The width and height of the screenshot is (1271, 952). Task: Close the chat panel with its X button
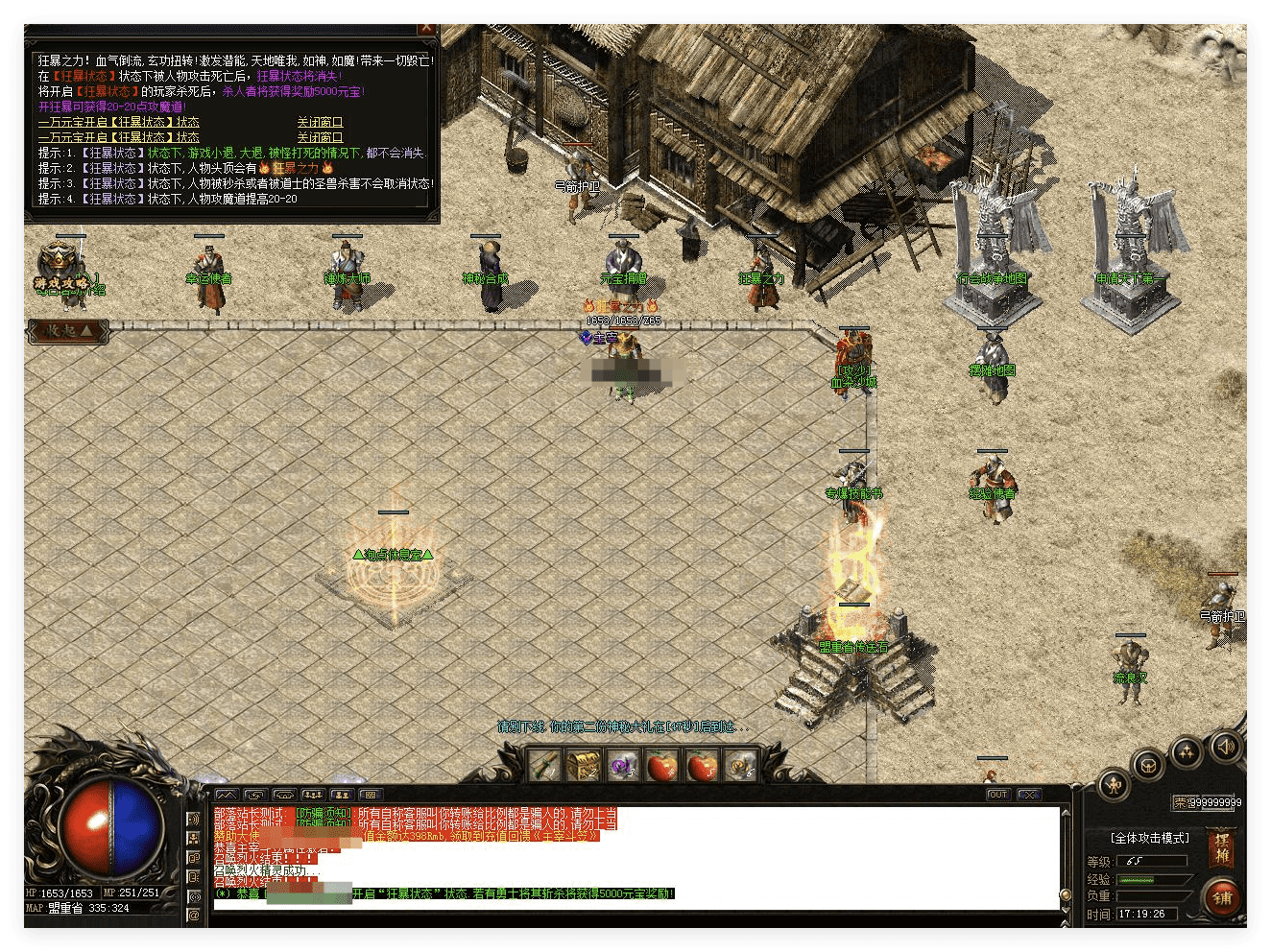(1029, 795)
